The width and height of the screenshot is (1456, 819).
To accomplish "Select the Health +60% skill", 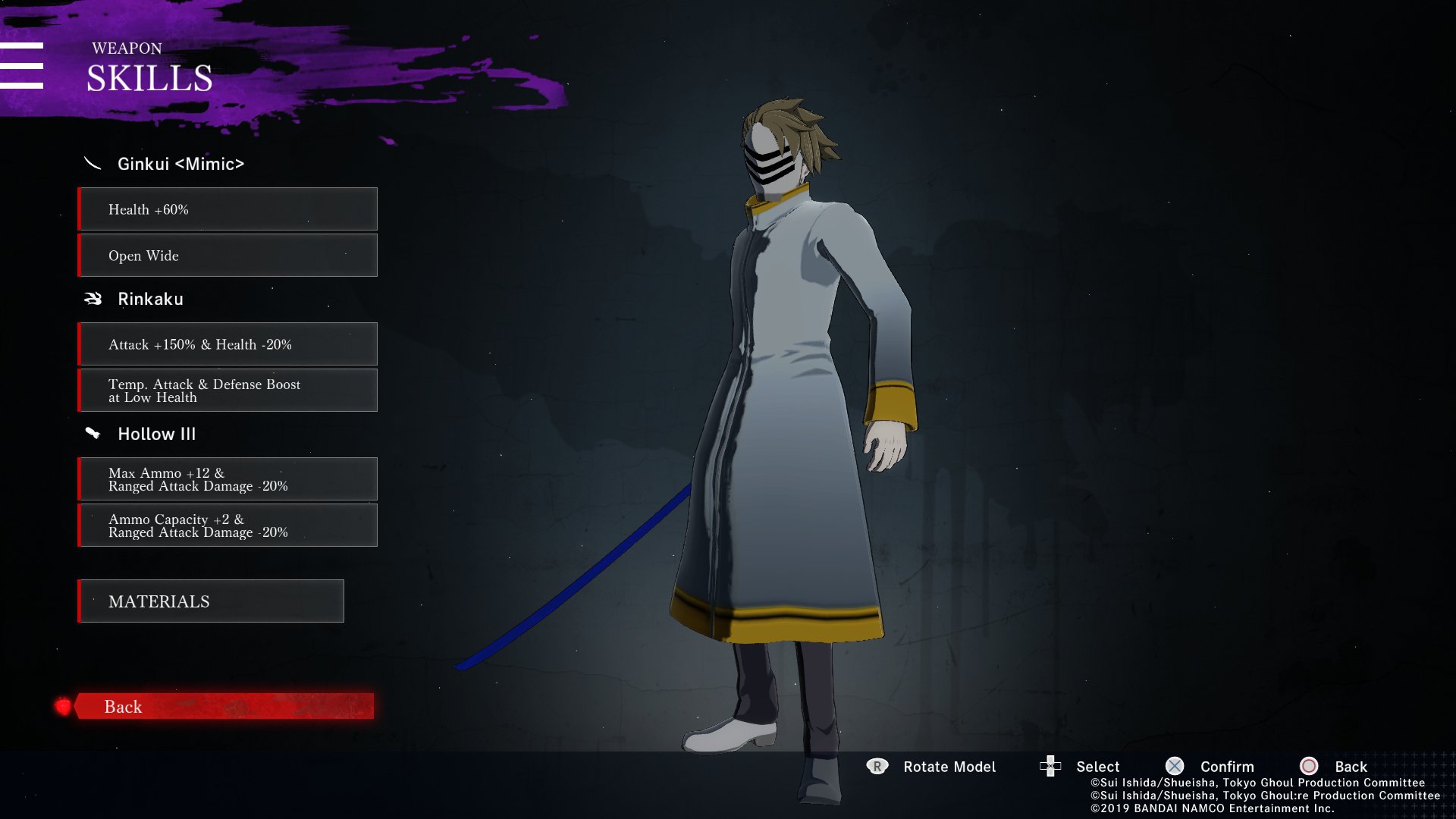I will coord(227,209).
